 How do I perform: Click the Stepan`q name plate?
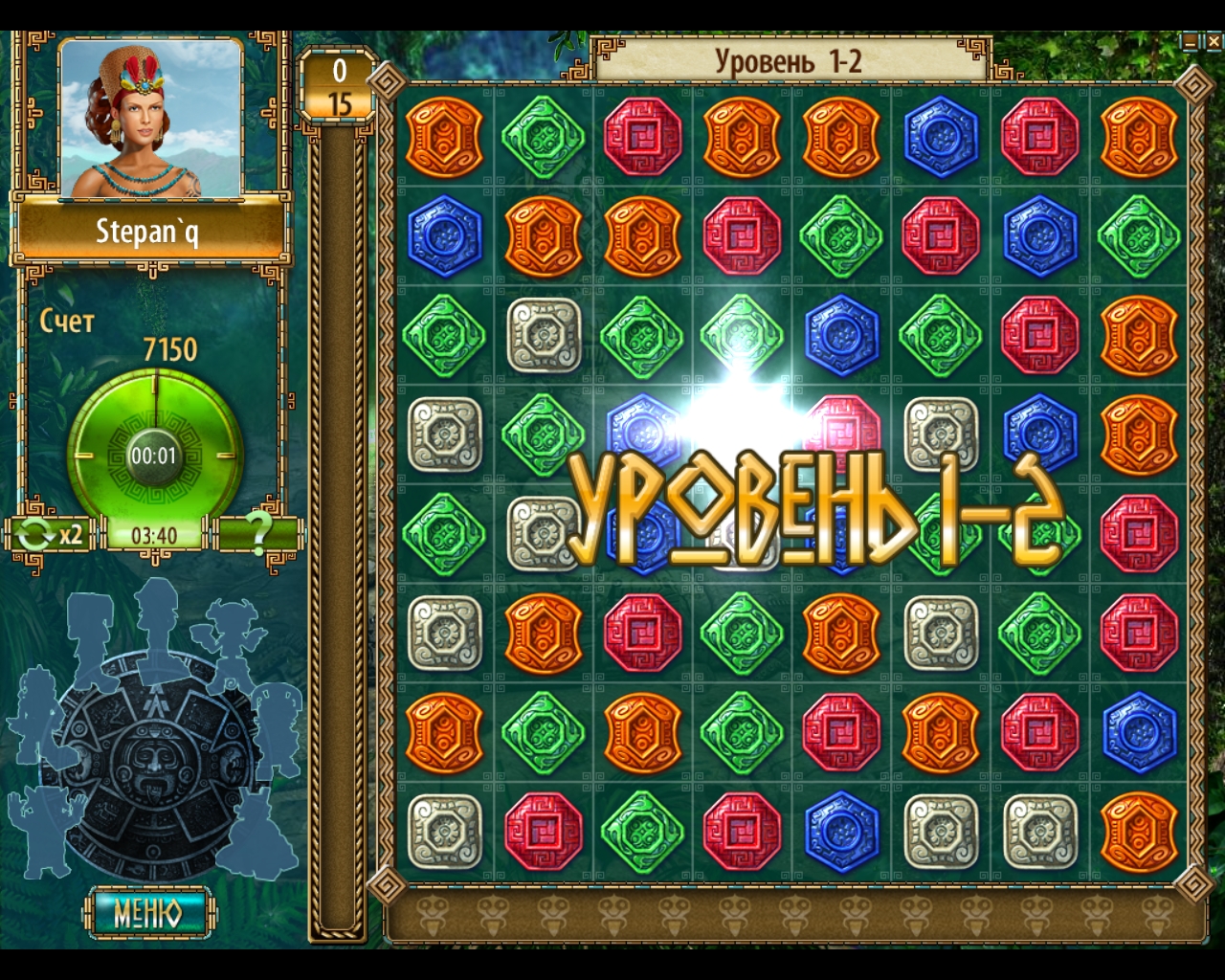(x=148, y=231)
